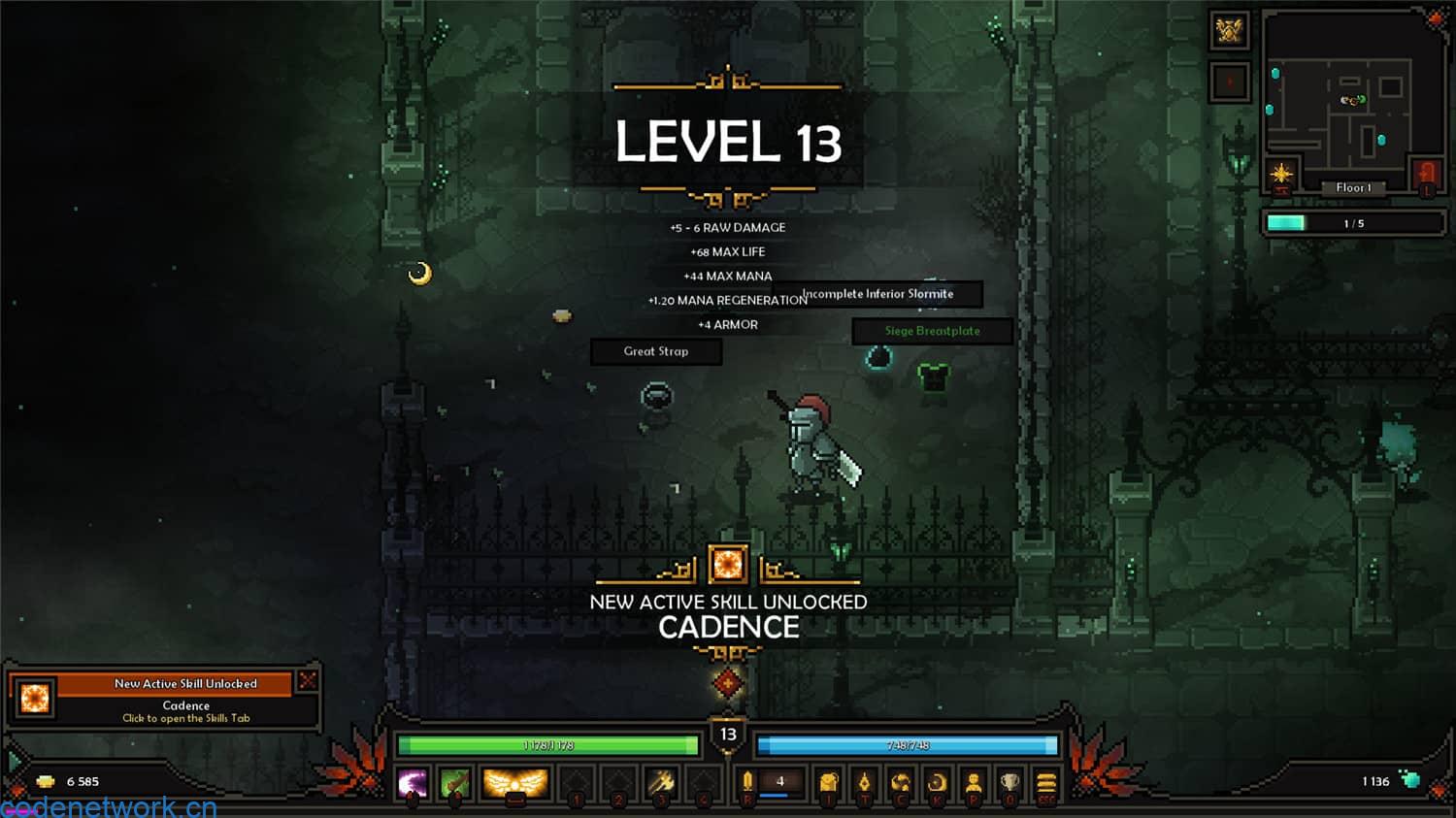The width and height of the screenshot is (1456, 818).
Task: Select the Great Strap item label
Action: pos(656,351)
